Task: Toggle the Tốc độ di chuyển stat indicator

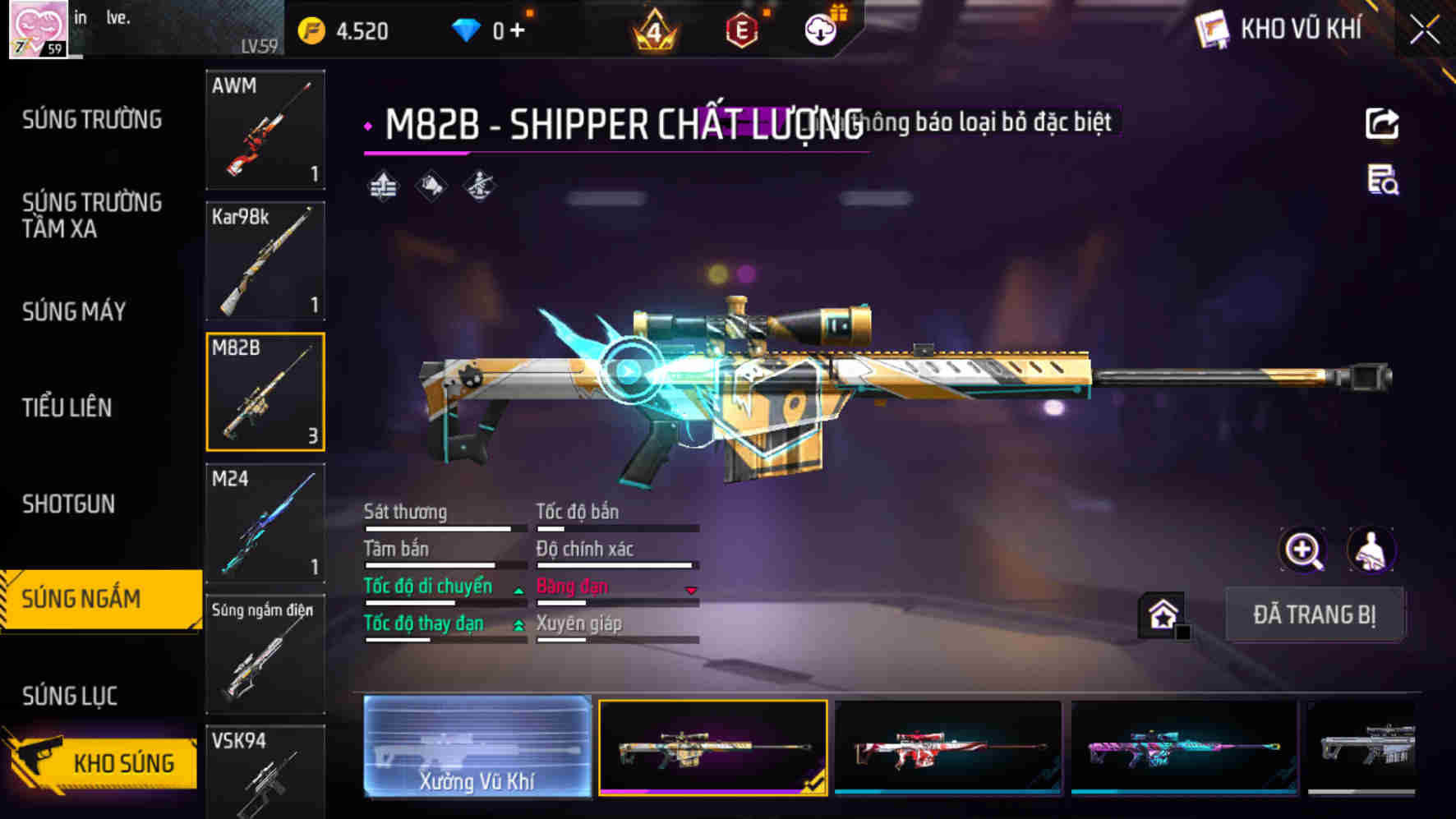Action: pos(518,588)
